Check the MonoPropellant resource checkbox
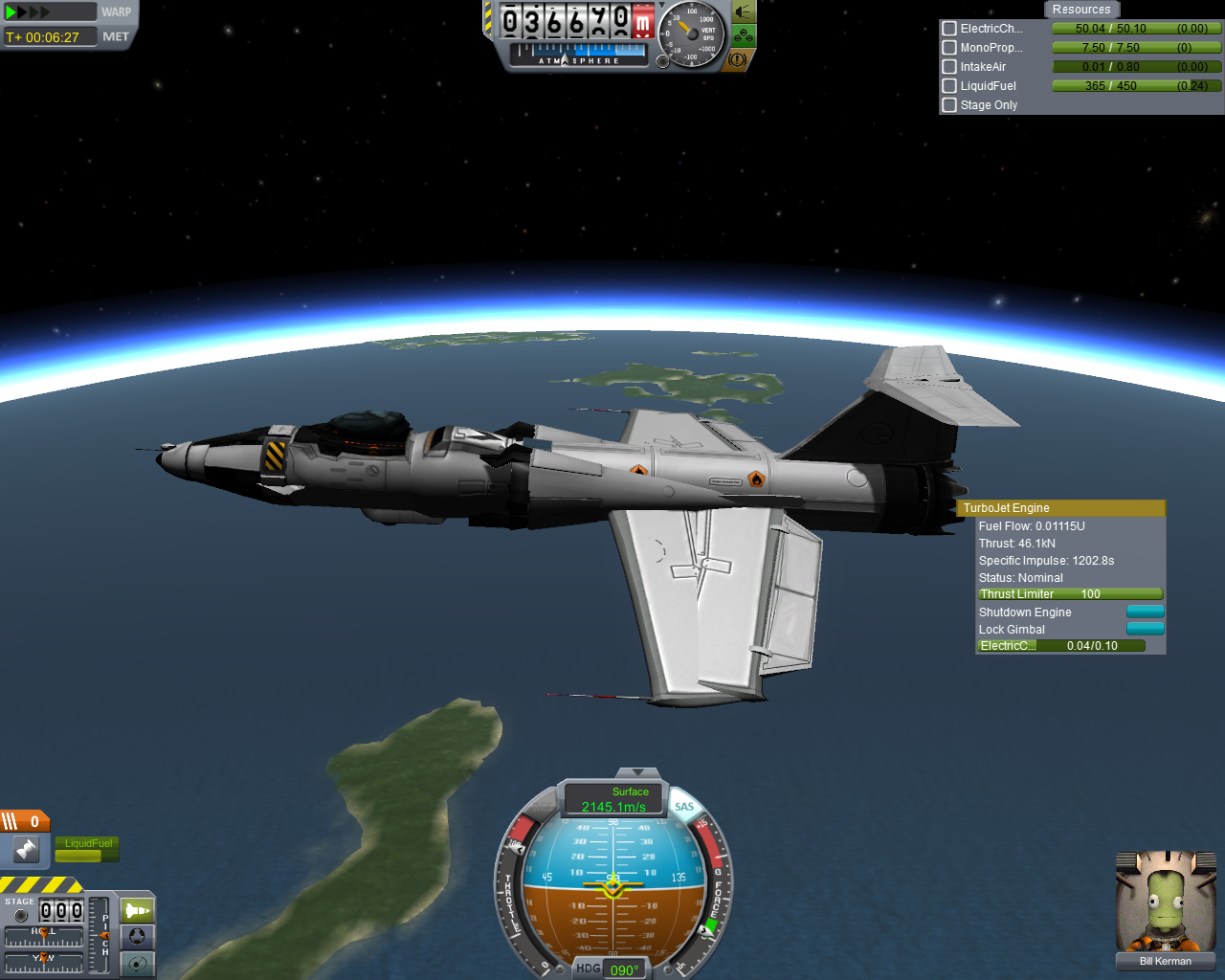1225x980 pixels. [x=949, y=48]
